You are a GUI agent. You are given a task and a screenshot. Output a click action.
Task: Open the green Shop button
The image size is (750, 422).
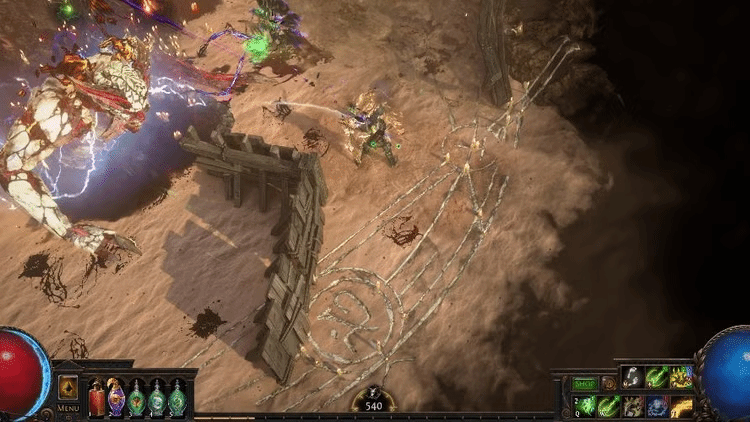[x=584, y=383]
